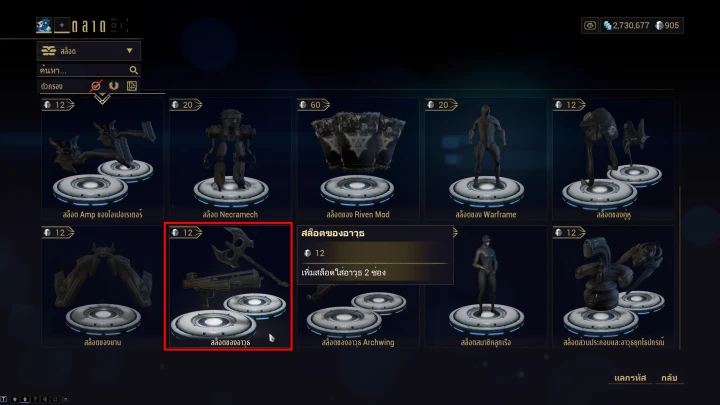
Task: Select the Riven Mod slot tile
Action: point(358,160)
